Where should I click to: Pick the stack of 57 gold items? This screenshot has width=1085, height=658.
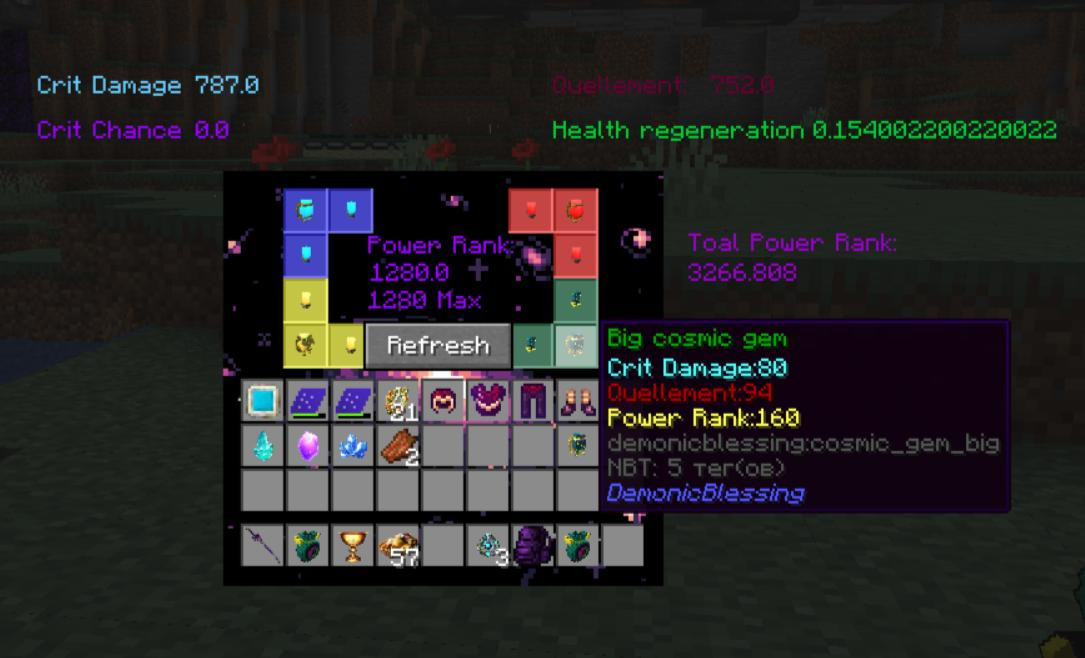click(x=397, y=546)
